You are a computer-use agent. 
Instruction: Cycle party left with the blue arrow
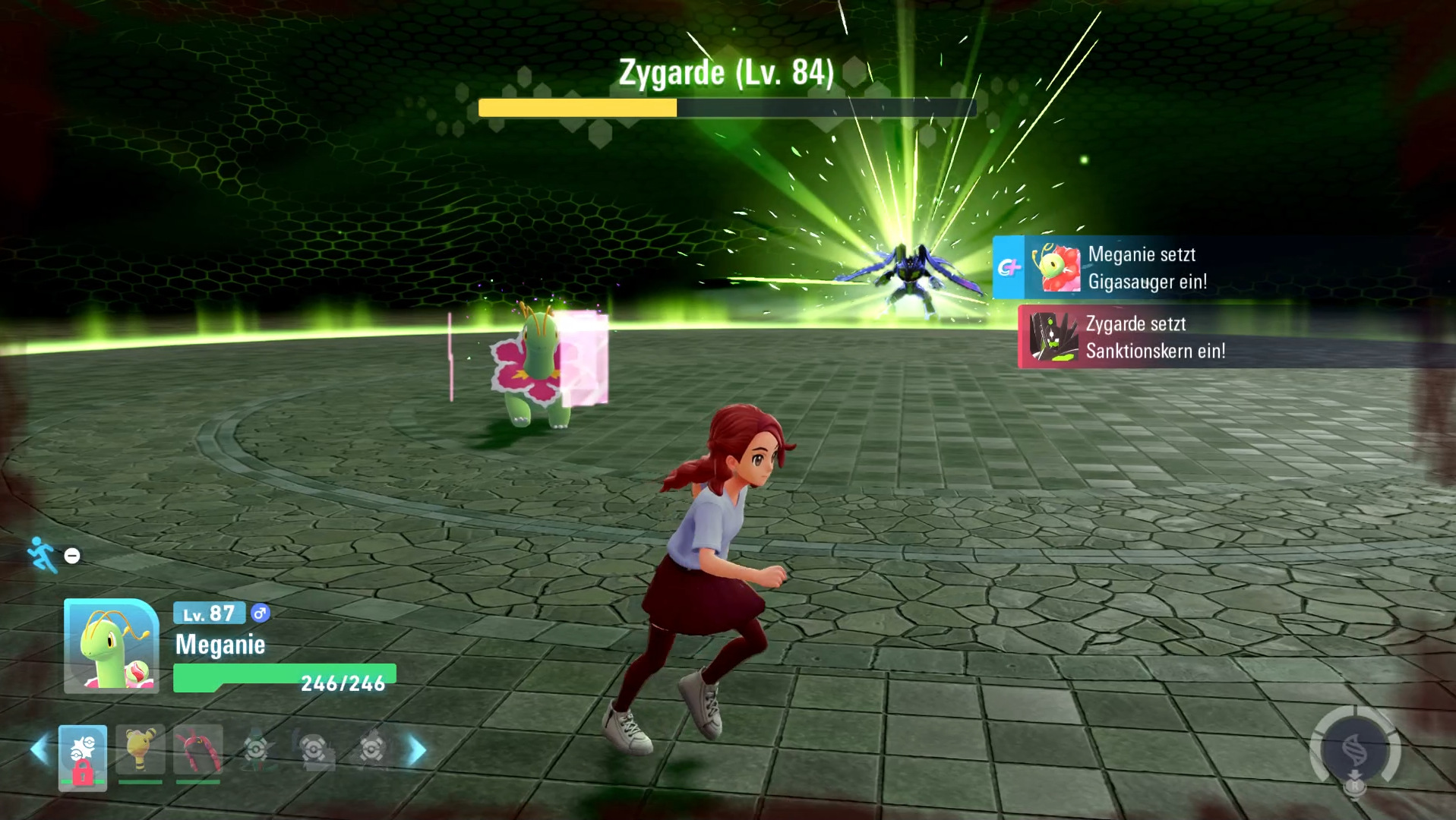(39, 750)
